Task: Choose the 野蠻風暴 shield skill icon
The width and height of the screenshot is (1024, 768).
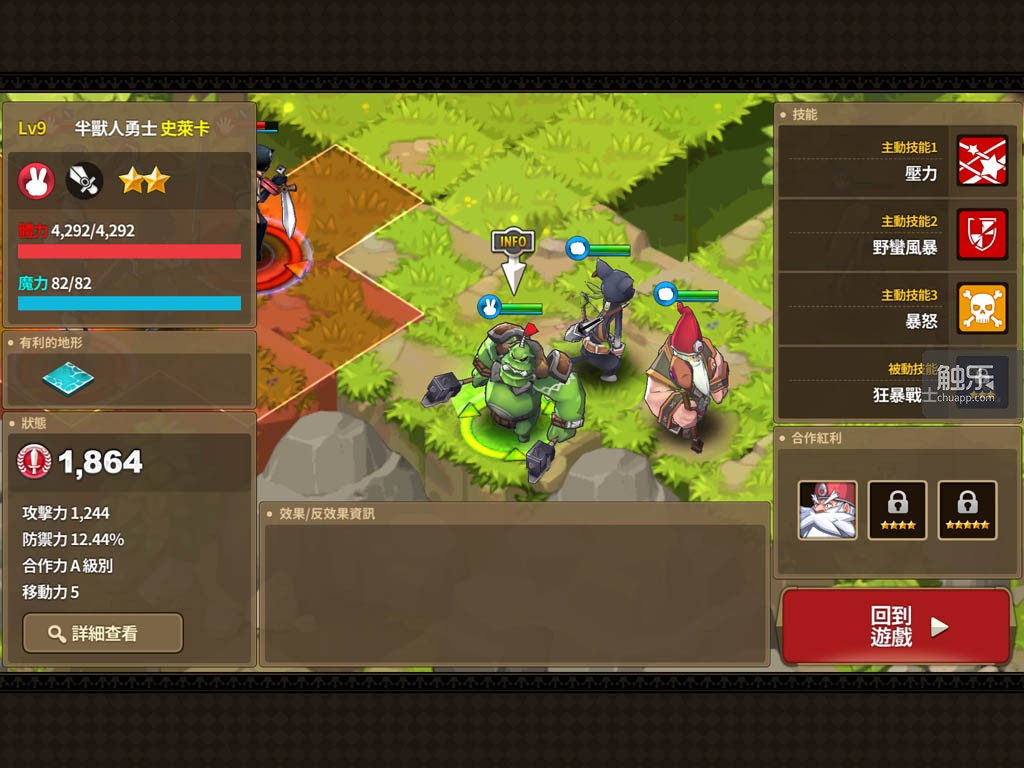Action: point(982,235)
